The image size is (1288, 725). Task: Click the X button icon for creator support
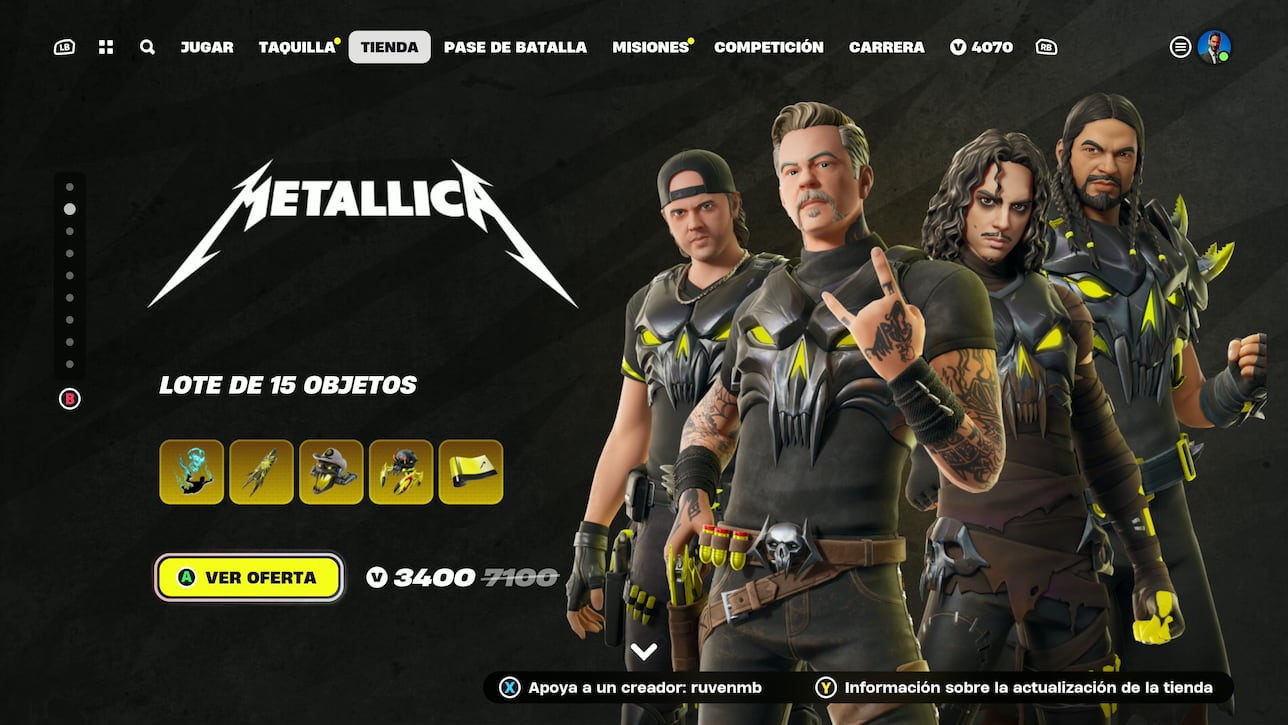pyautogui.click(x=510, y=687)
